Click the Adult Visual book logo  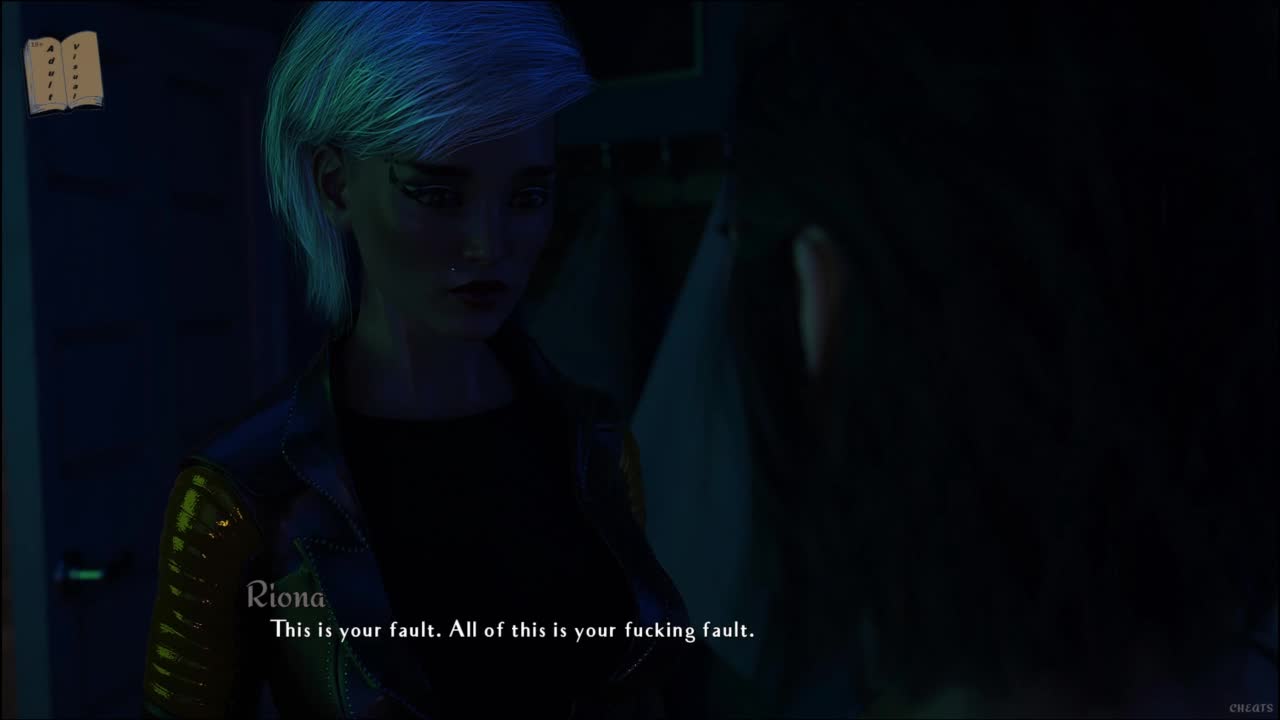tap(63, 72)
